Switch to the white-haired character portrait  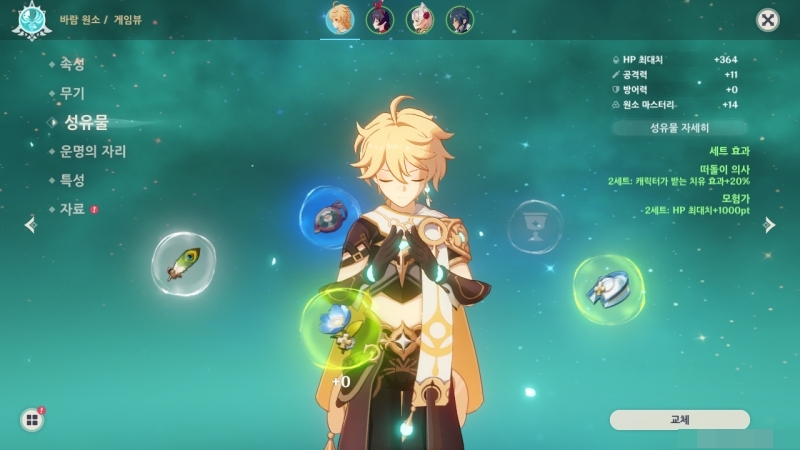(420, 19)
